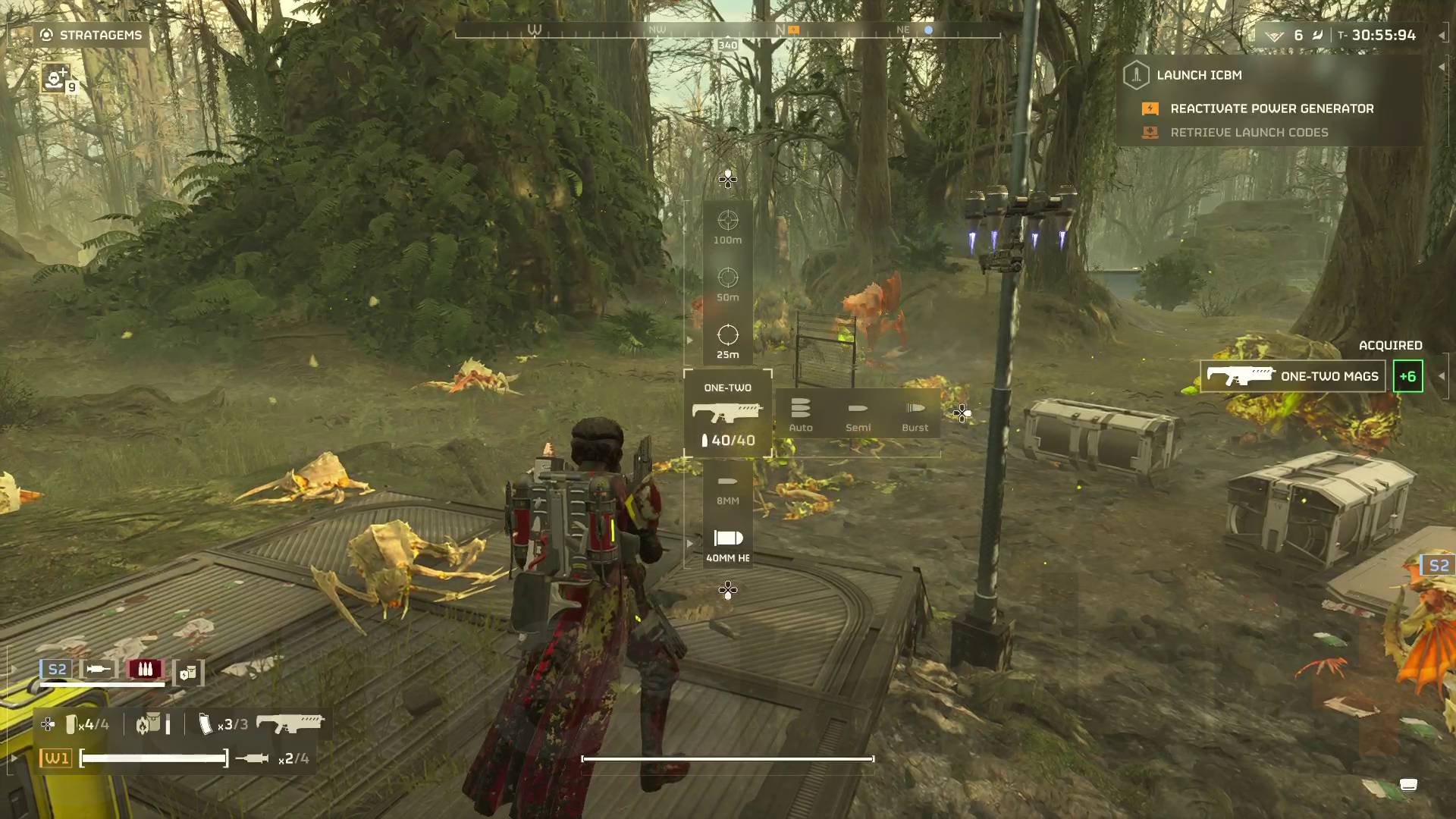Click the 8MM ammunition icon
The height and width of the screenshot is (819, 1456).
pos(728,480)
